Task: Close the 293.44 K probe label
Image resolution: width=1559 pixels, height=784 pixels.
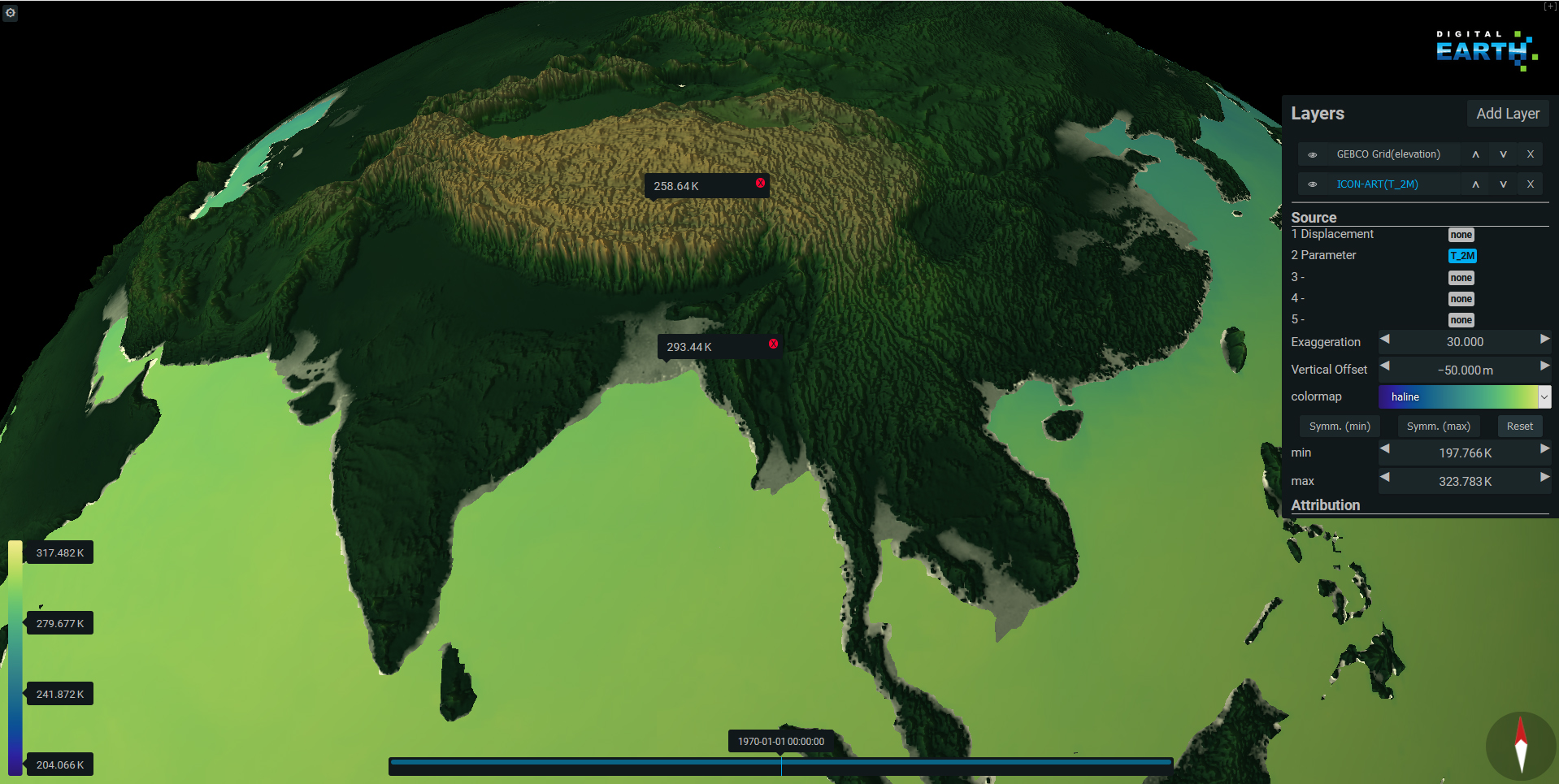Action: pos(773,344)
